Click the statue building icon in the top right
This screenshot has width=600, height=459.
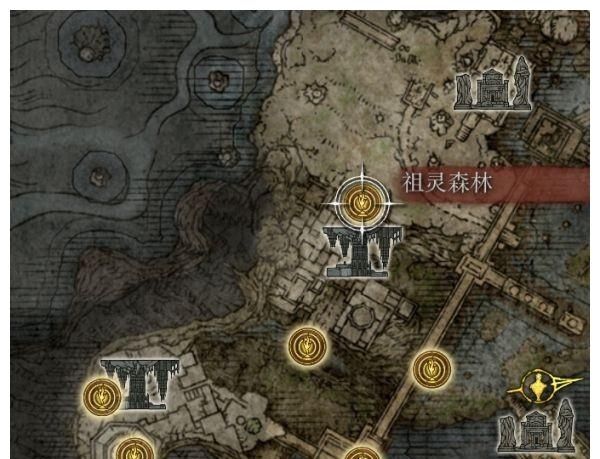(491, 85)
